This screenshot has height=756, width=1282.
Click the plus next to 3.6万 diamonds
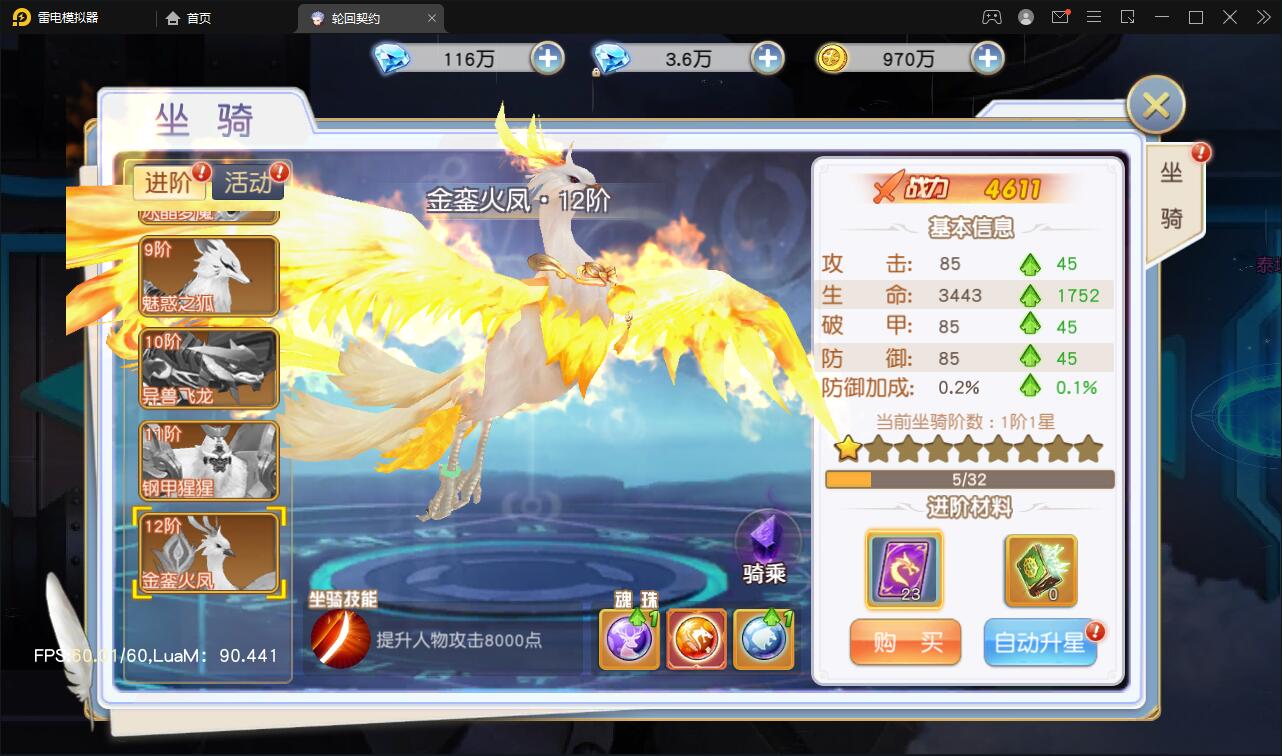pos(766,58)
